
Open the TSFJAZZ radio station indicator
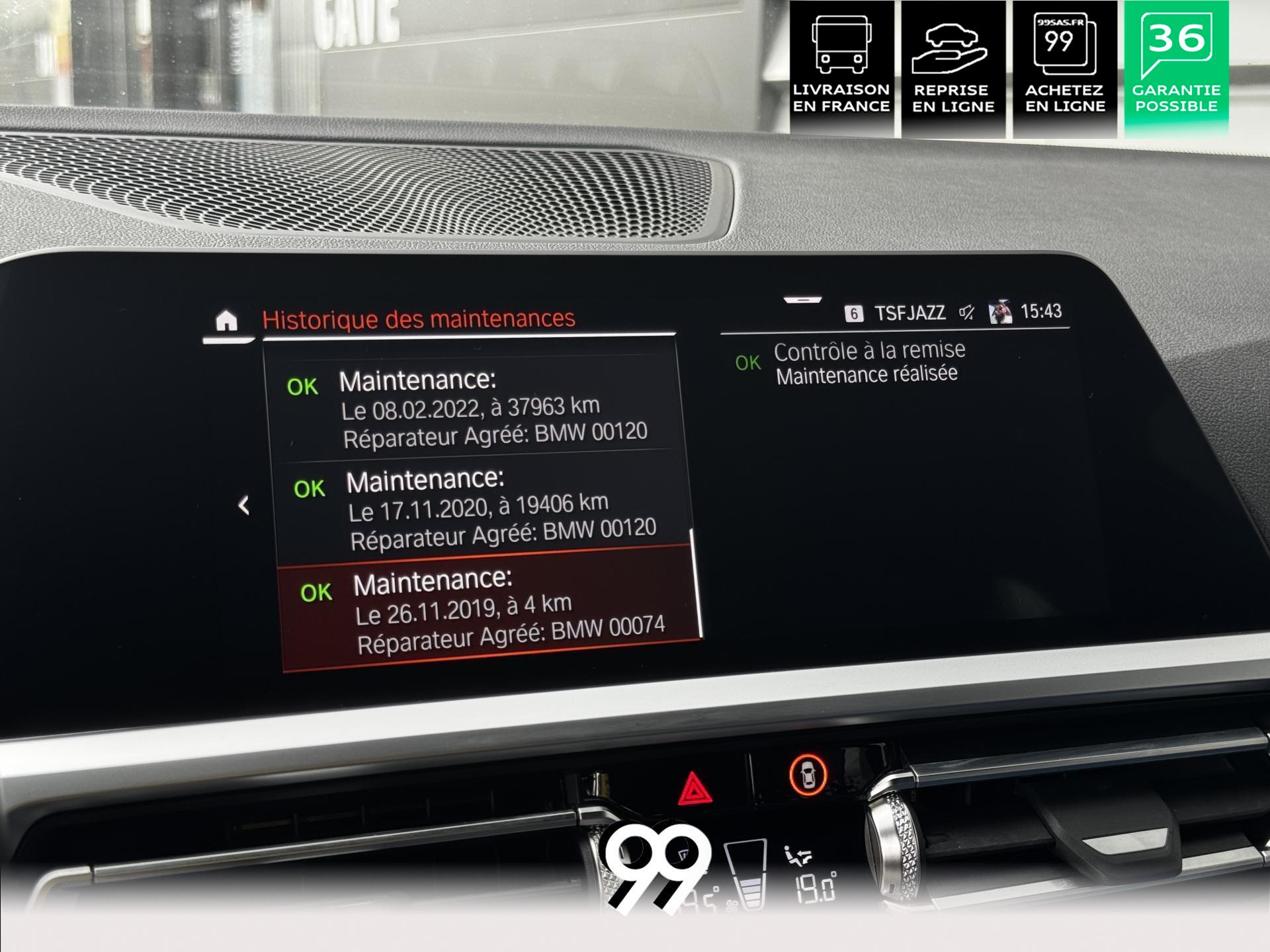point(910,313)
